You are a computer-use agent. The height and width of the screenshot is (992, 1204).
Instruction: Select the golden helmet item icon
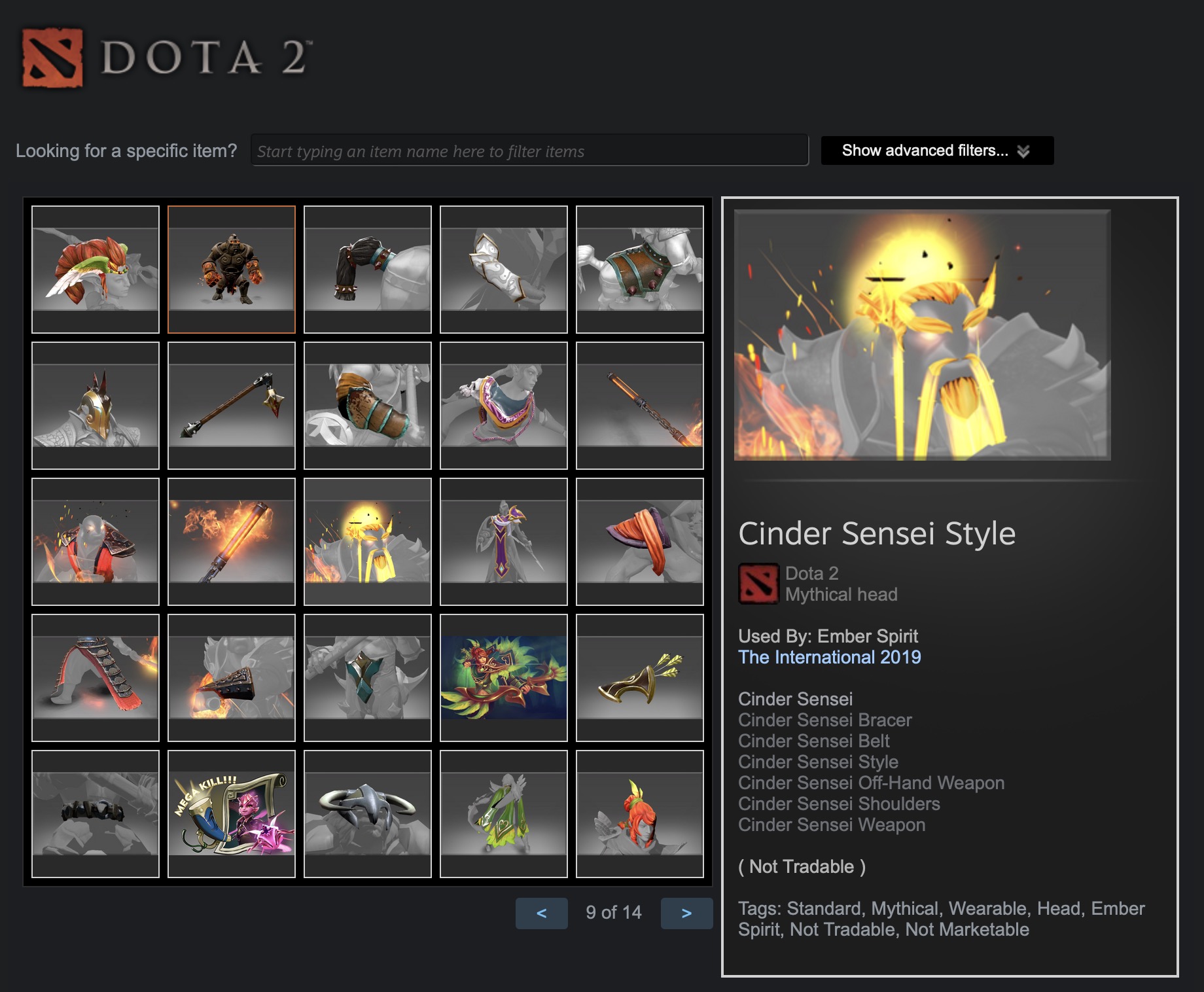(x=95, y=402)
